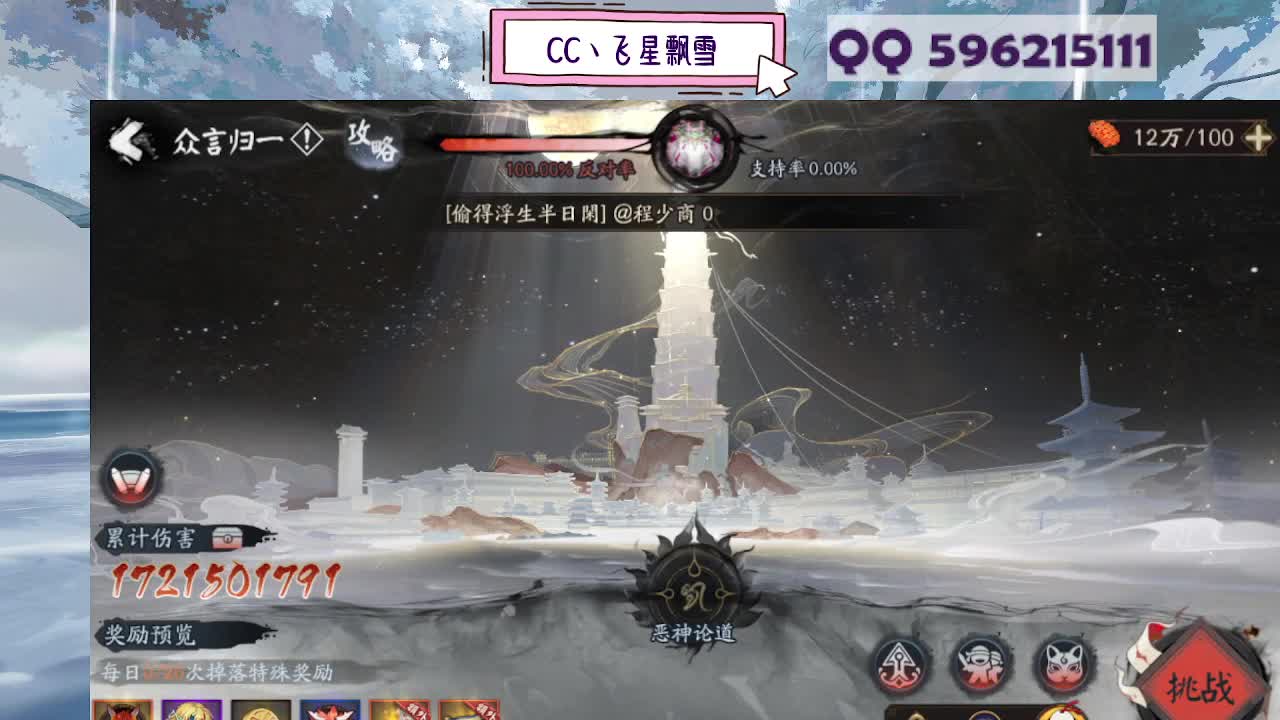Click the treasure chest beside 累计伤害
This screenshot has width=1280, height=720.
click(225, 537)
